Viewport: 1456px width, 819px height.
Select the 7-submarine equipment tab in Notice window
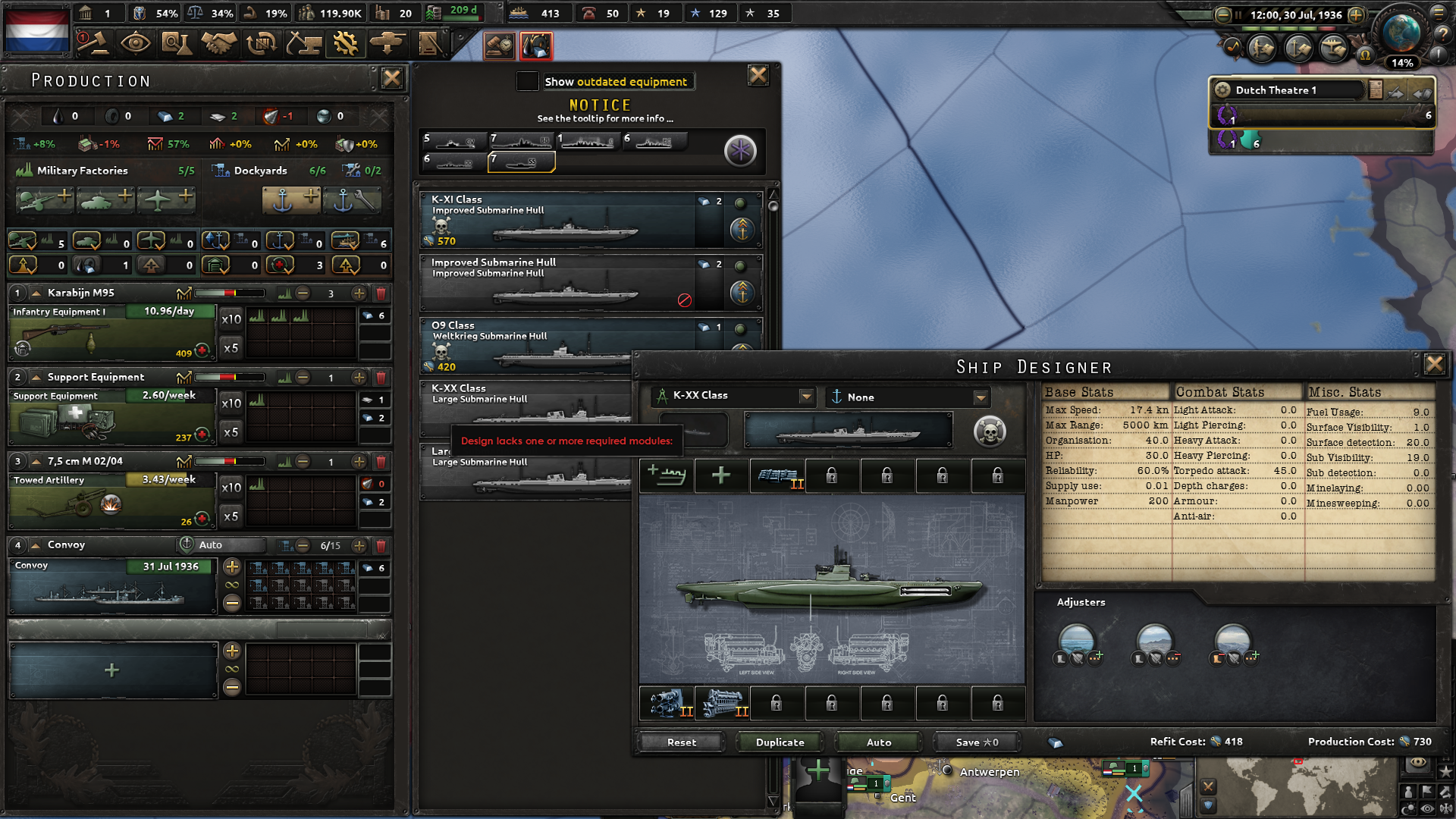pos(522,162)
